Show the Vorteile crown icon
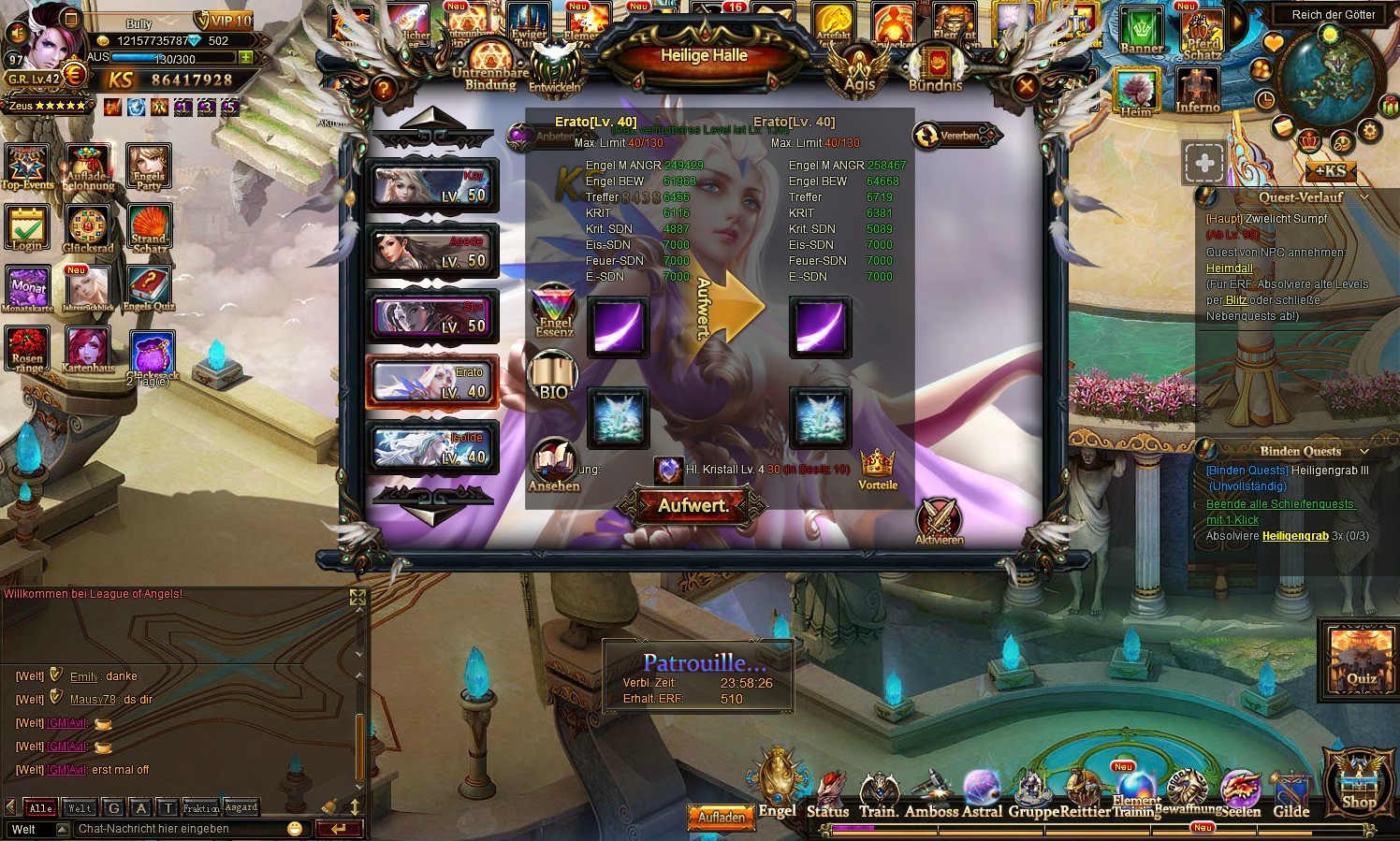This screenshot has height=841, width=1400. (877, 469)
